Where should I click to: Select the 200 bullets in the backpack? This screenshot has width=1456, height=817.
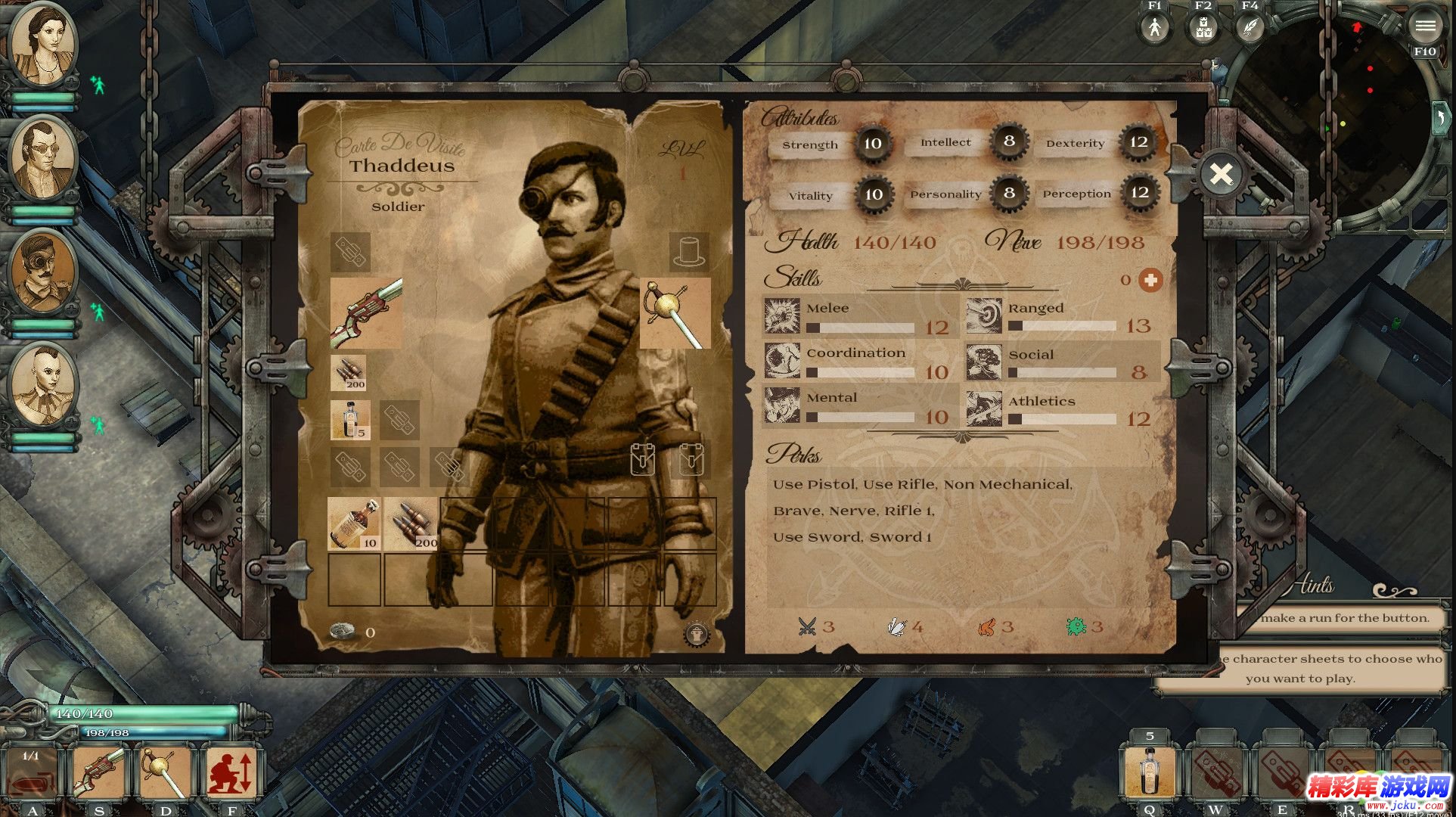pyautogui.click(x=411, y=523)
